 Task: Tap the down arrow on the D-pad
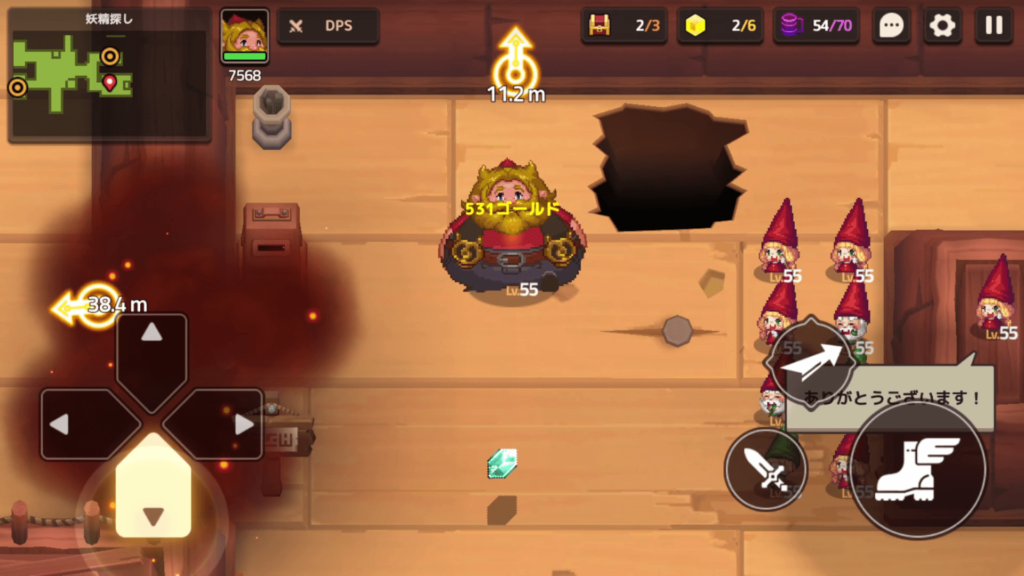tap(152, 498)
